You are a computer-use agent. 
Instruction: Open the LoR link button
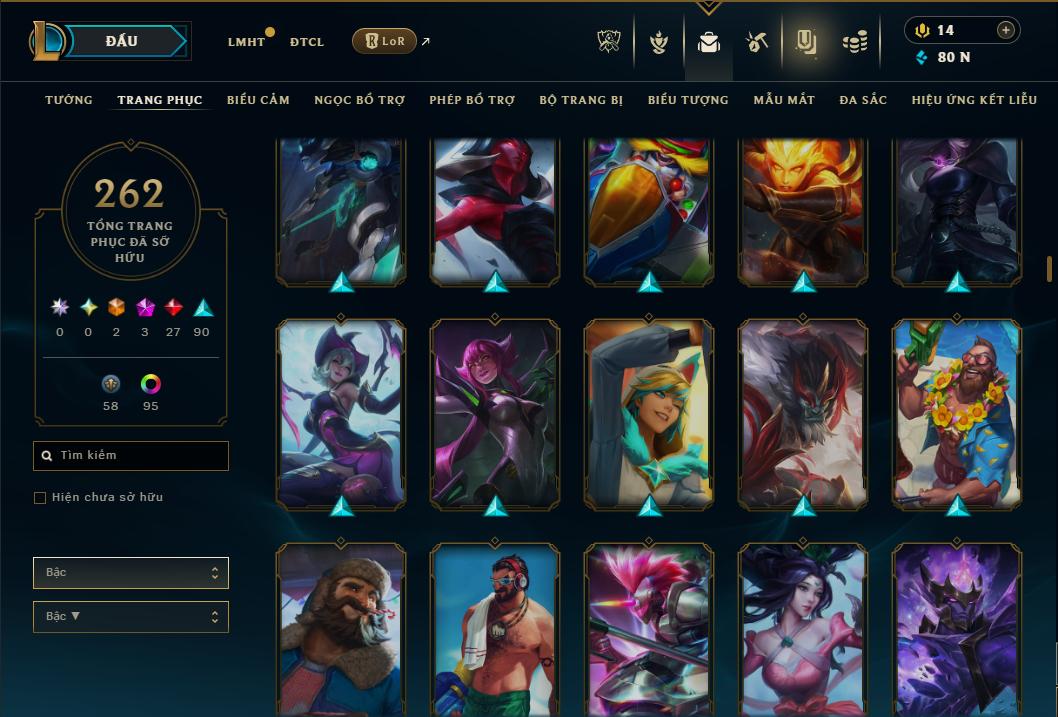click(x=384, y=41)
